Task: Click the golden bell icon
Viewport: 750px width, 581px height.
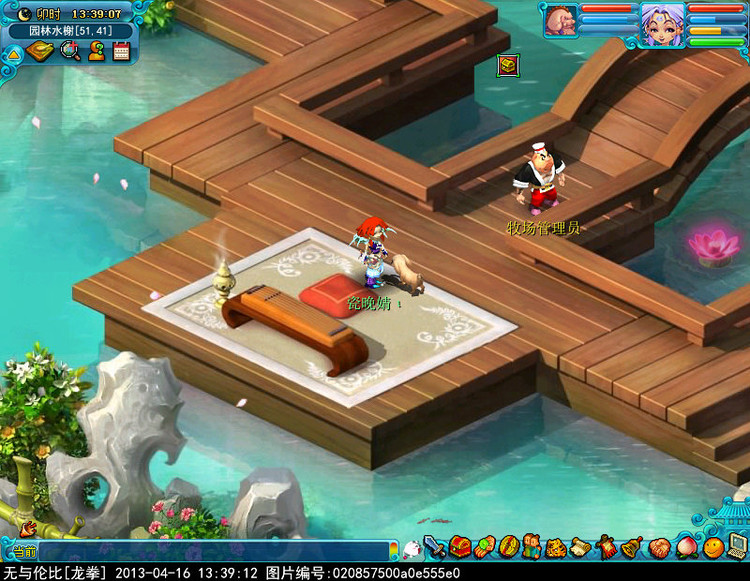Action: [x=630, y=547]
